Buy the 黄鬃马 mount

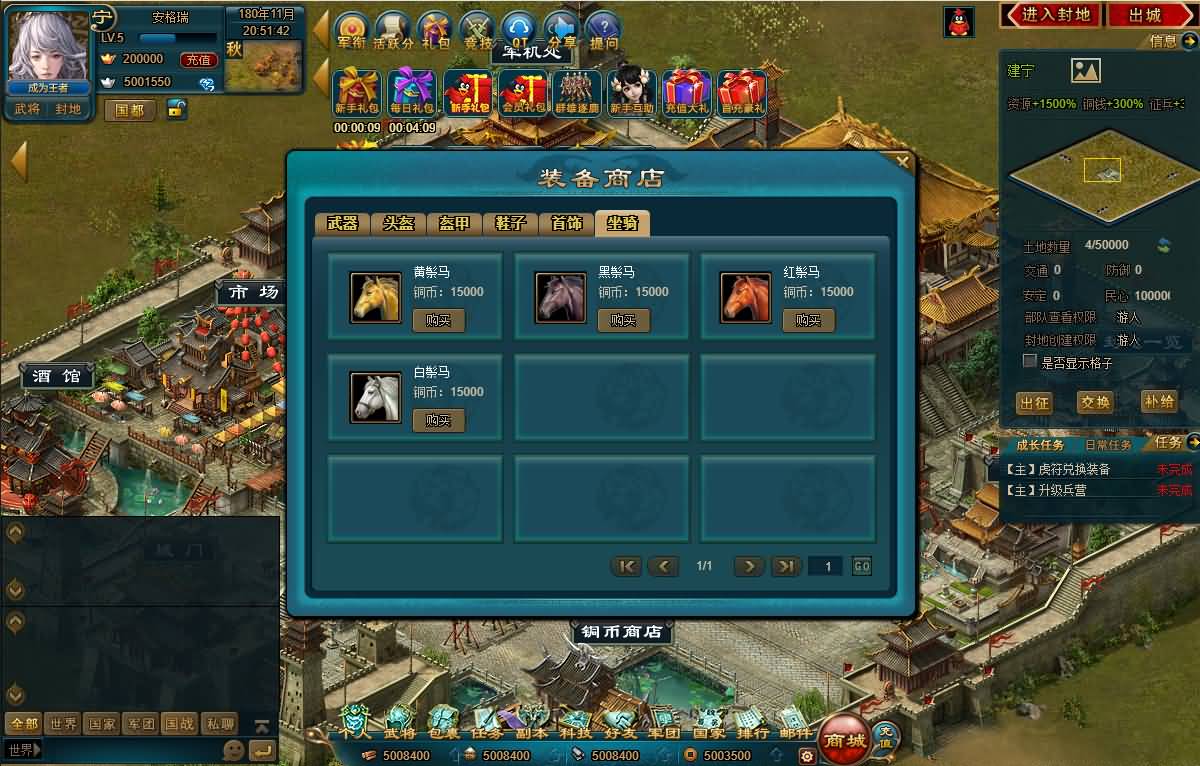438,321
